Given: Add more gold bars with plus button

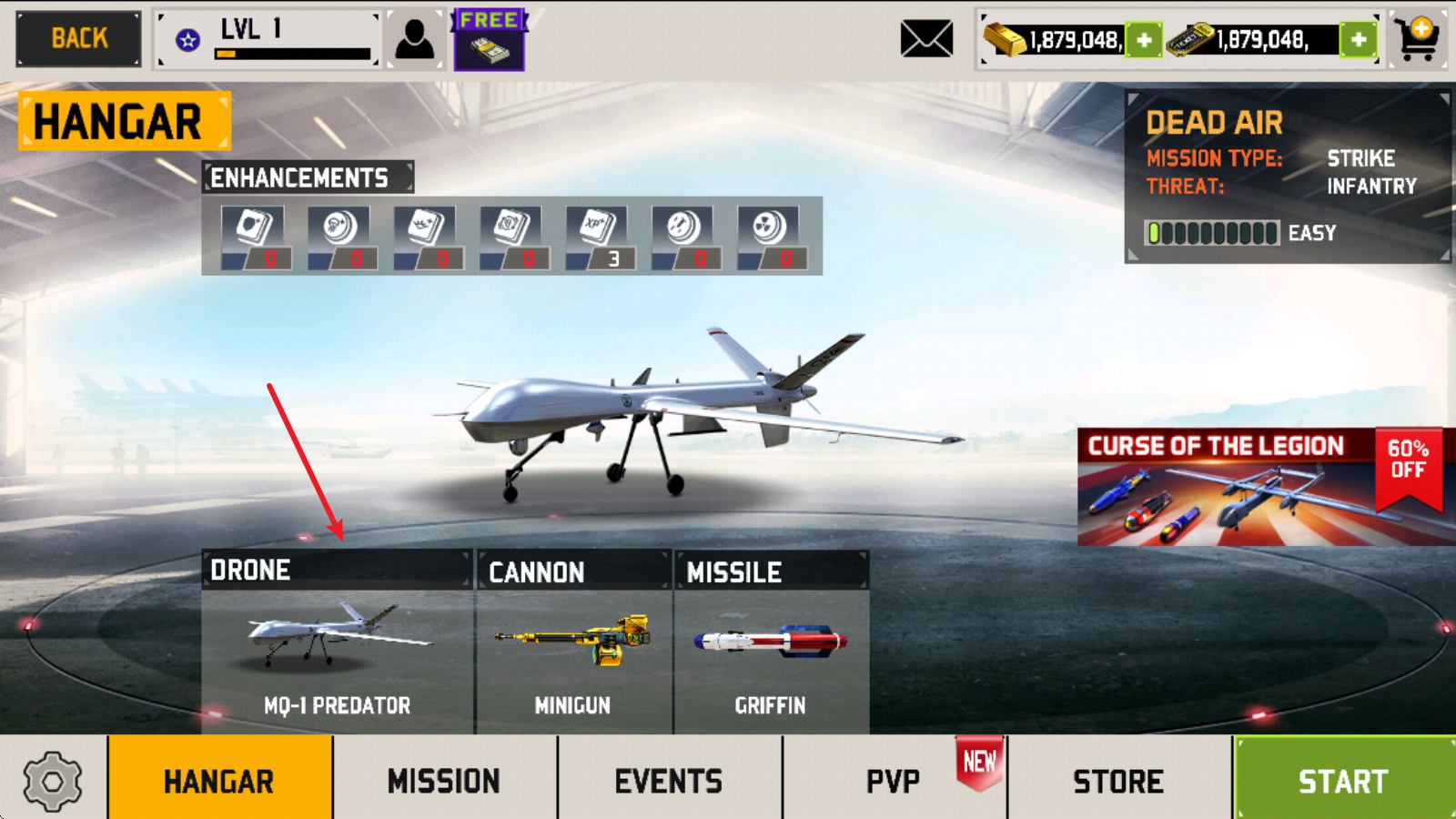Looking at the screenshot, I should pyautogui.click(x=1144, y=40).
